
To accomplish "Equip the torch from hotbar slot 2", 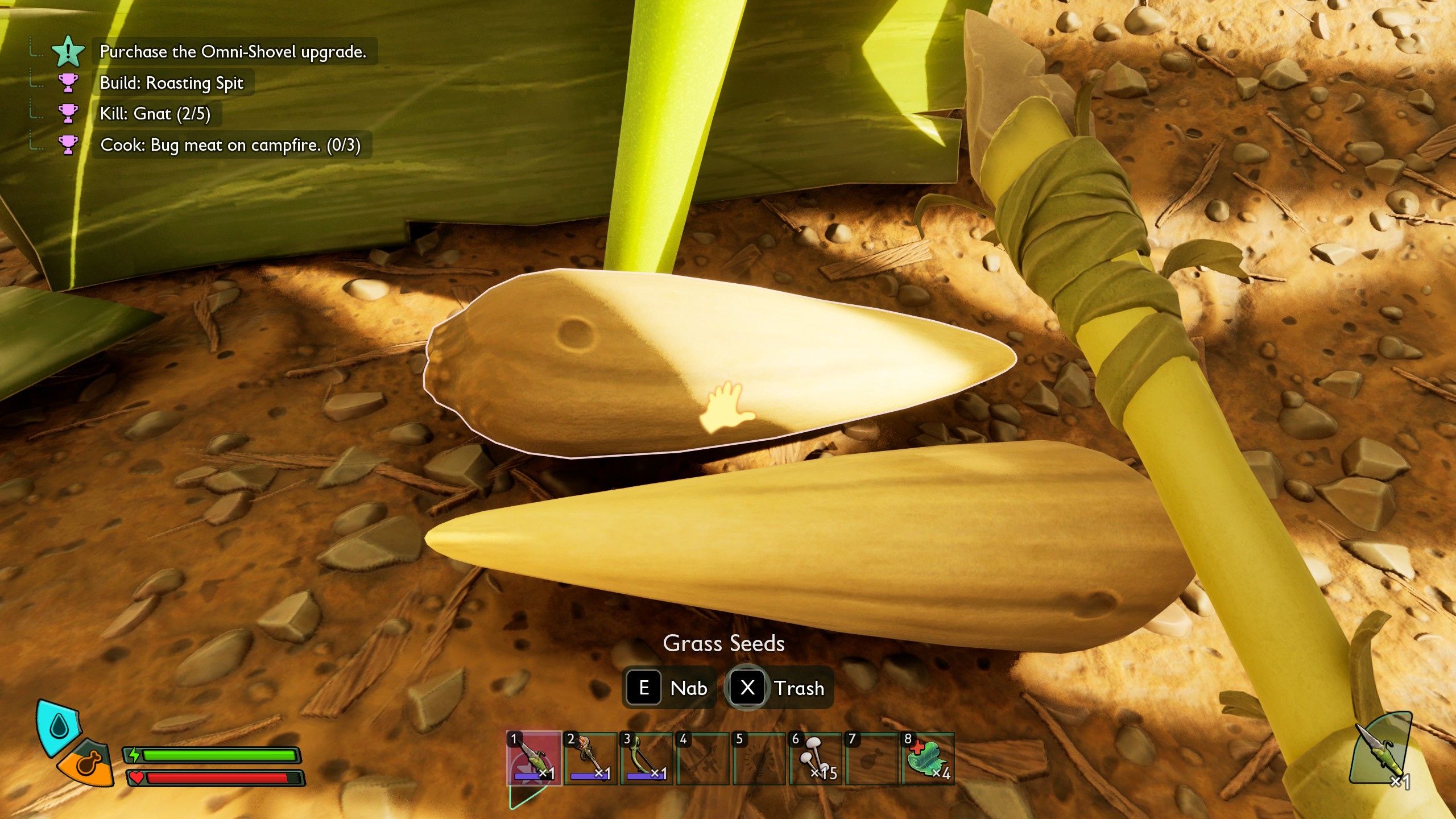I will click(590, 758).
